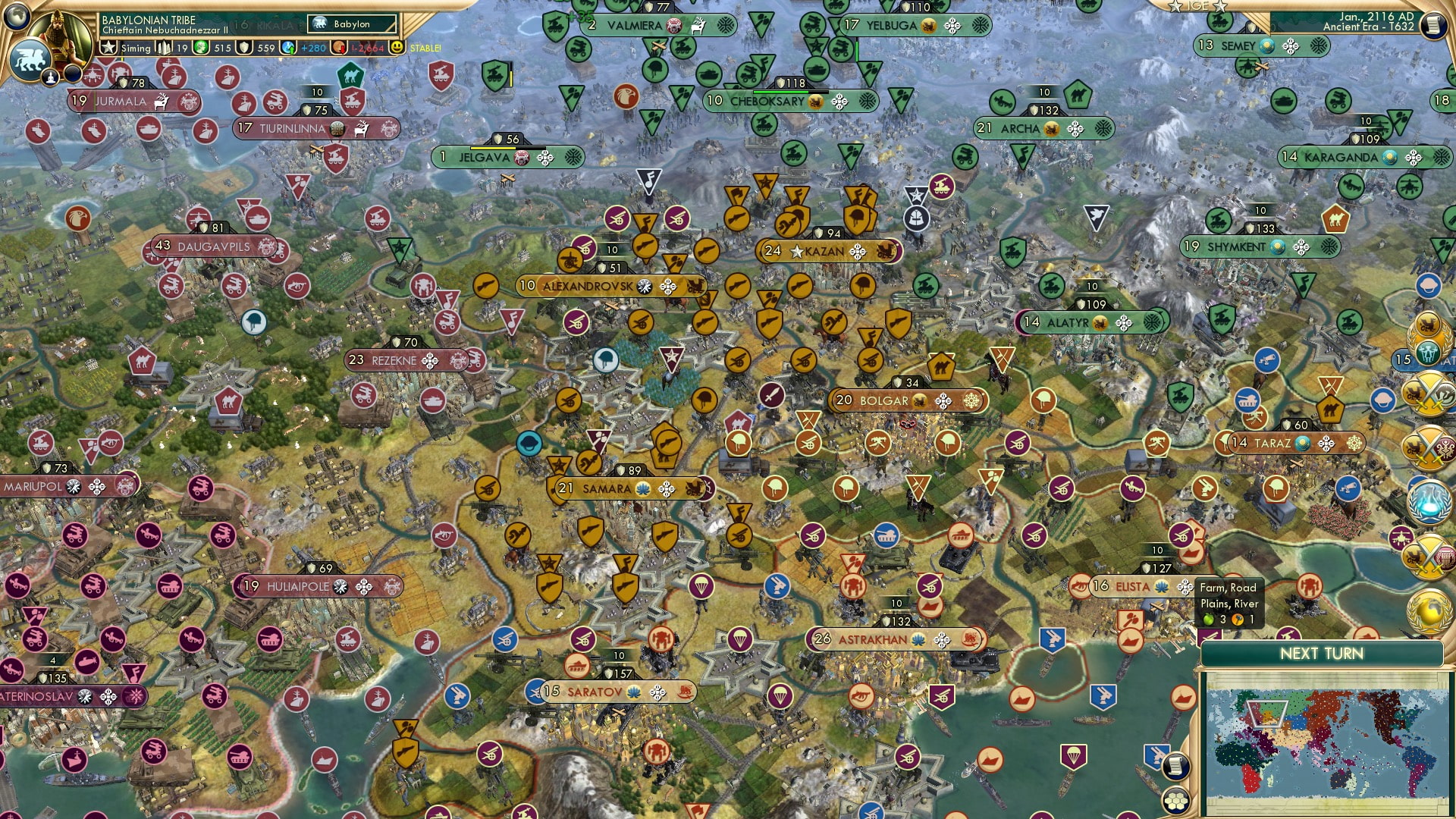Open the game menu icon top-right corner
The height and width of the screenshot is (819, 1456).
click(1433, 24)
